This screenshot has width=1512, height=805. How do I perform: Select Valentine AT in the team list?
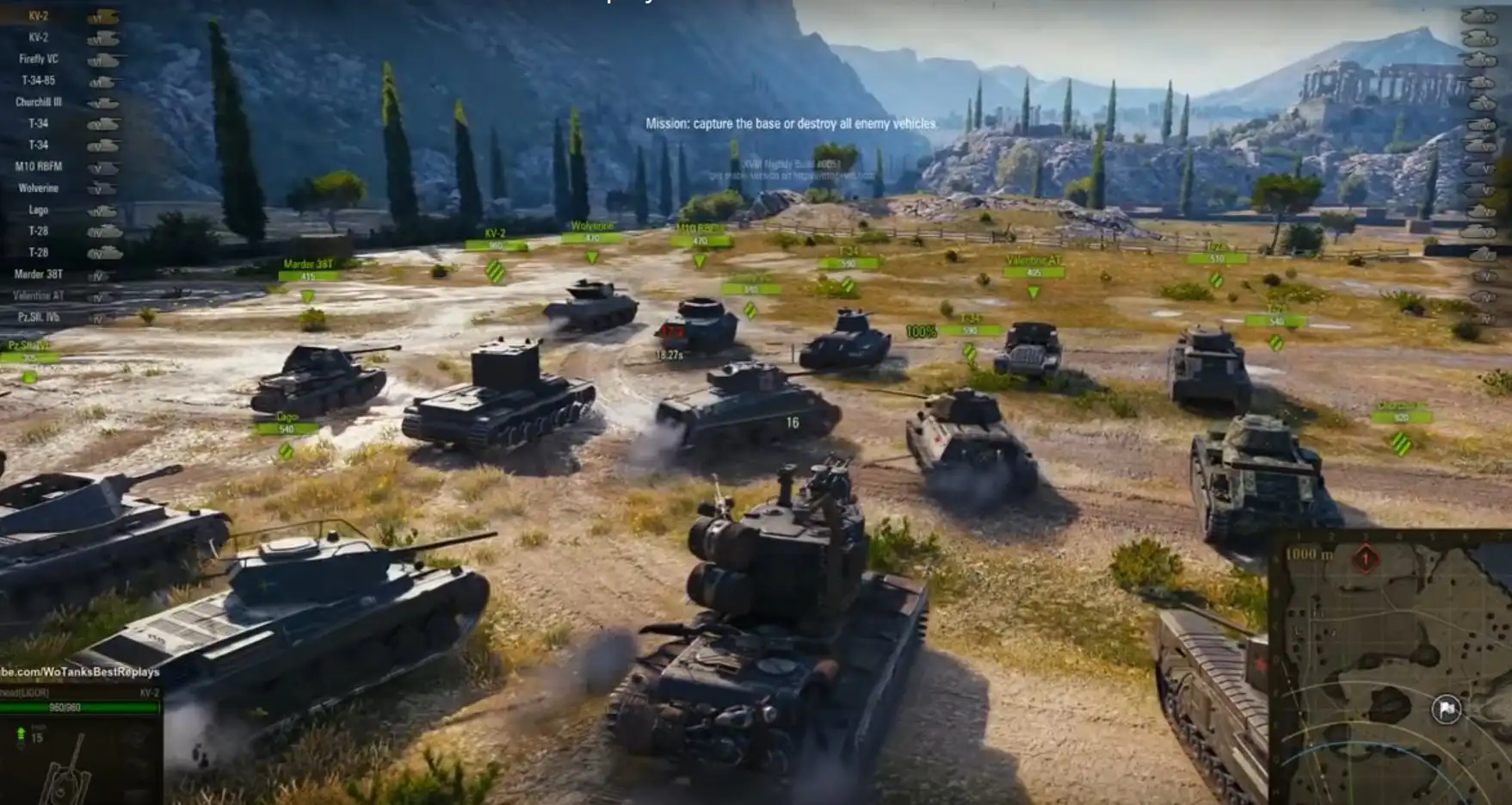(x=39, y=296)
